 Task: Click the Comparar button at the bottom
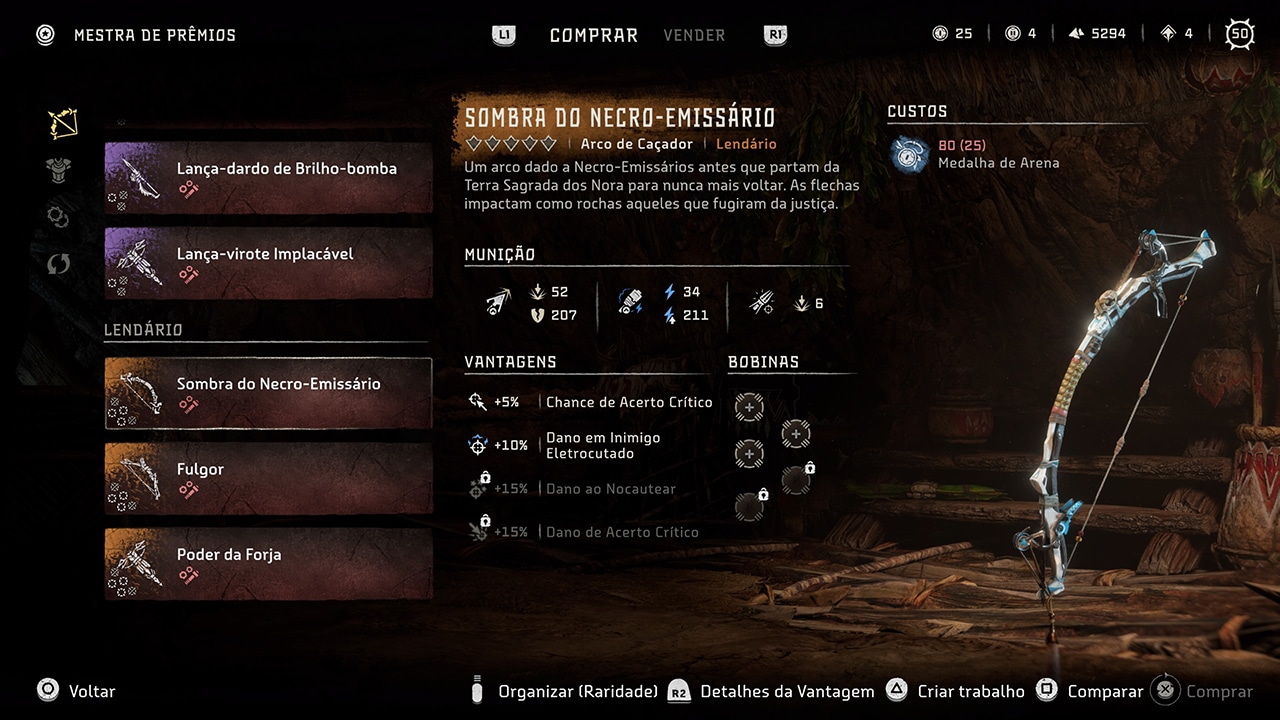click(1104, 691)
